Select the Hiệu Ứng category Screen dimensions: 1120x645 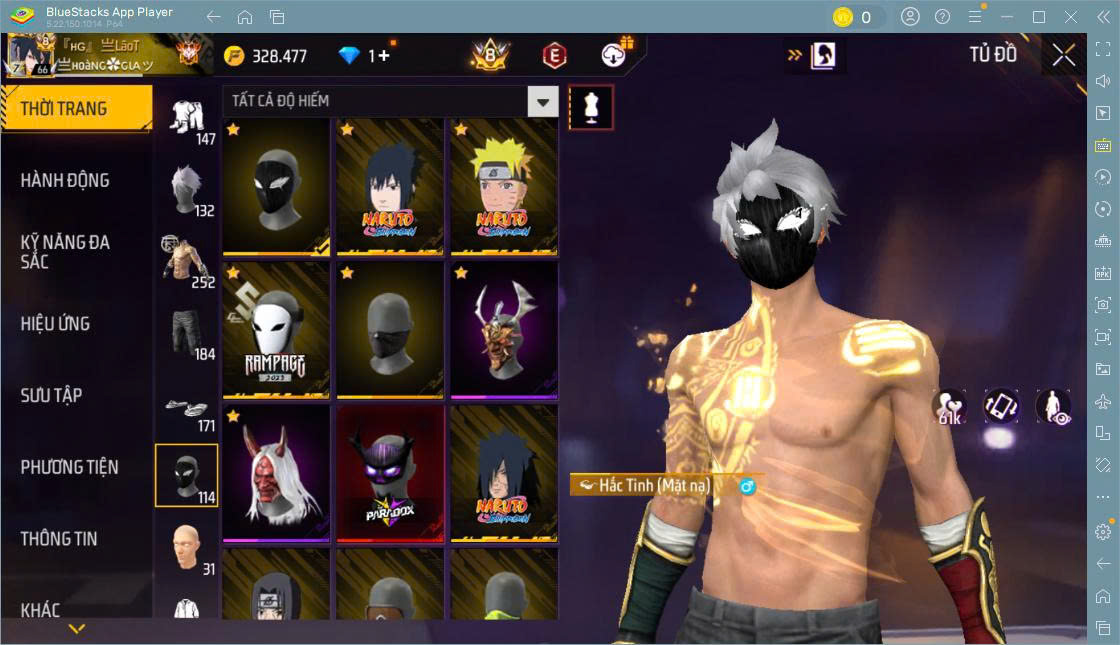coord(55,324)
